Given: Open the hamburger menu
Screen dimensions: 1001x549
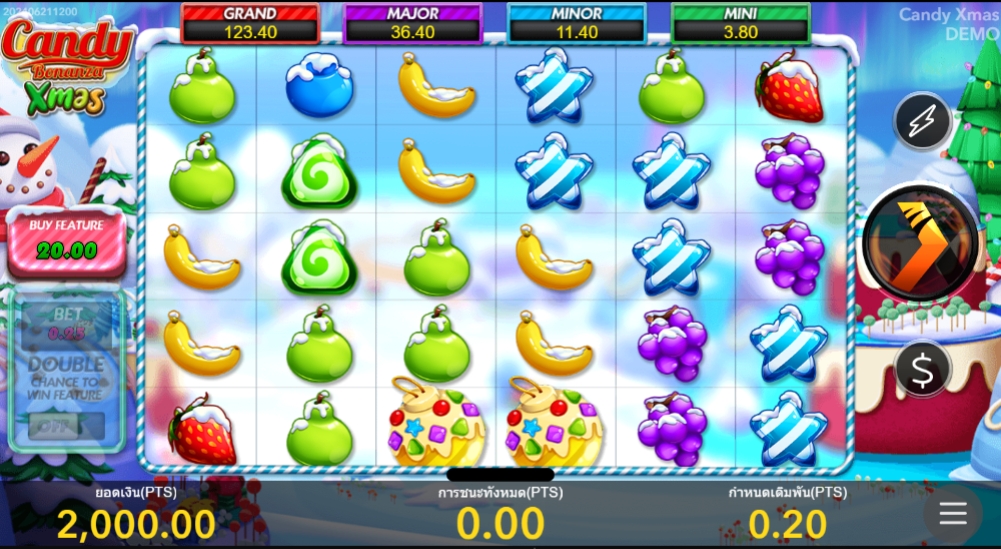Looking at the screenshot, I should (952, 514).
